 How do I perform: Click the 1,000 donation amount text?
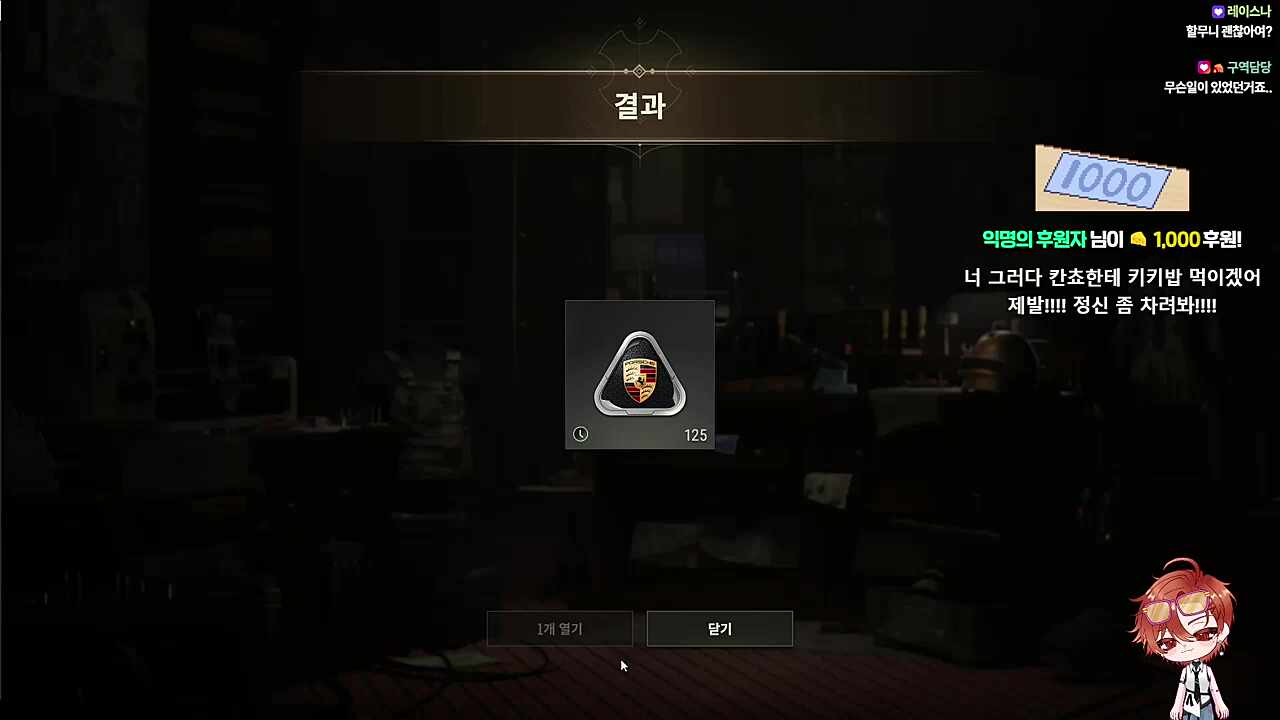[x=1178, y=240]
